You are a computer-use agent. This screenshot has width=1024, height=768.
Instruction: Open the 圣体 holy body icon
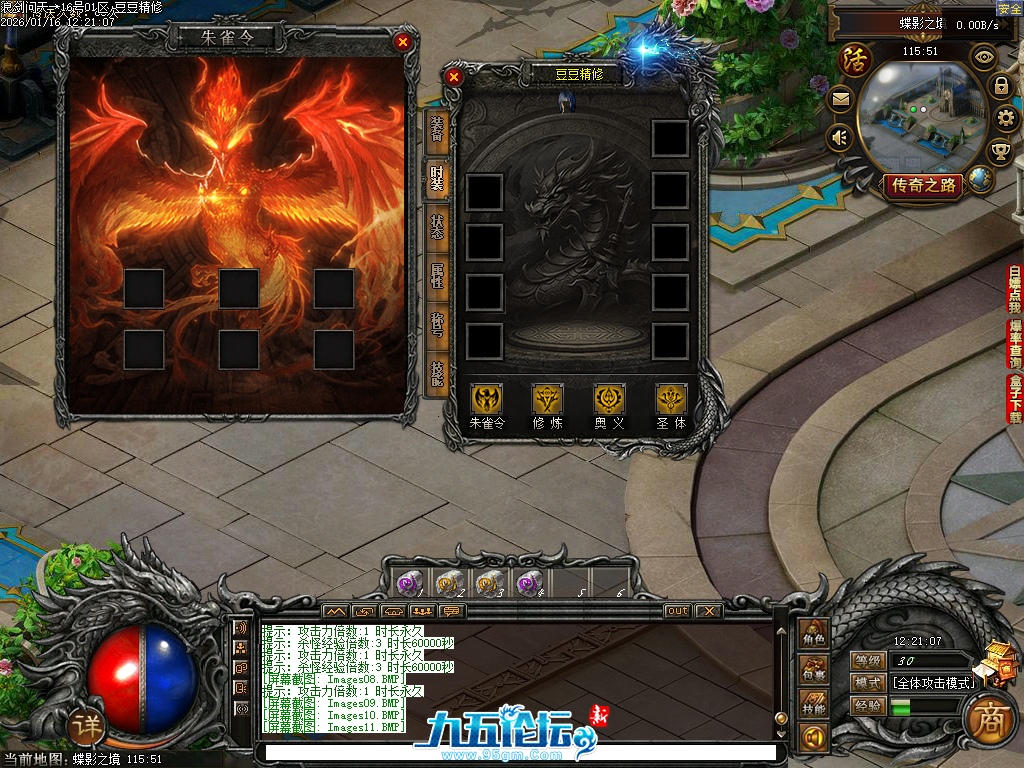tap(671, 399)
